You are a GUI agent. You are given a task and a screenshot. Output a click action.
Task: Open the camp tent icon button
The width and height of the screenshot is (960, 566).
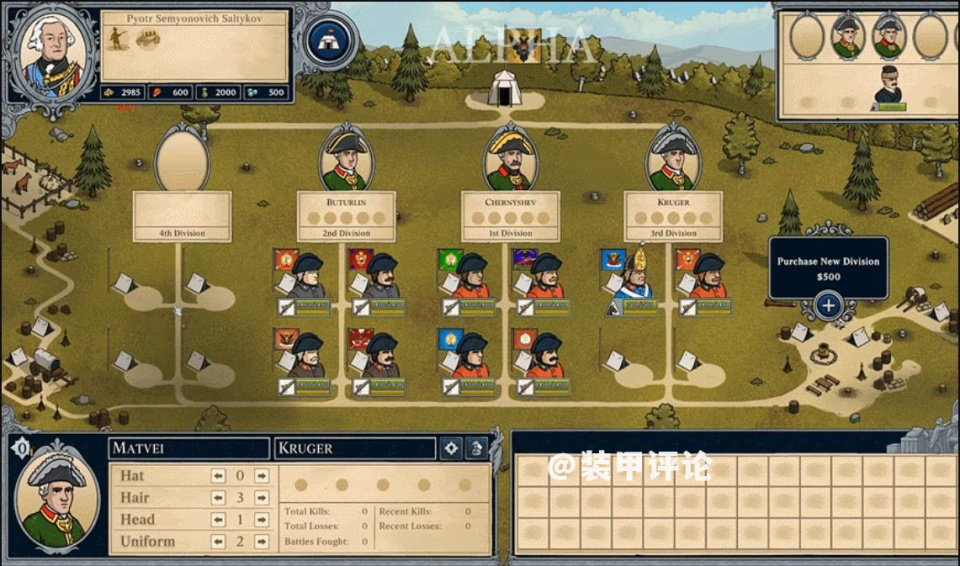[325, 41]
